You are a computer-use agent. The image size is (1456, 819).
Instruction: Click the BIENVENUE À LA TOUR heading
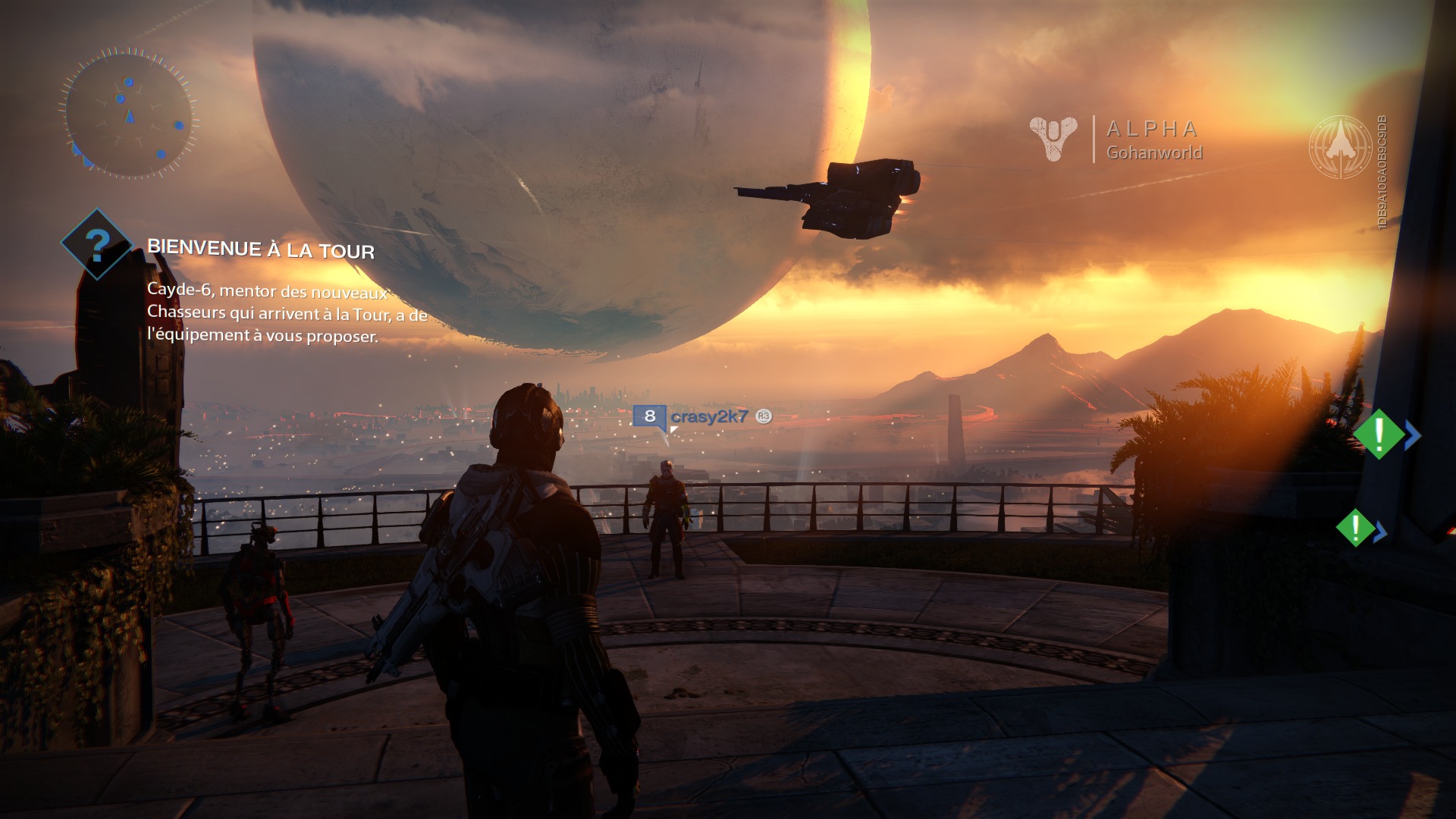click(262, 247)
